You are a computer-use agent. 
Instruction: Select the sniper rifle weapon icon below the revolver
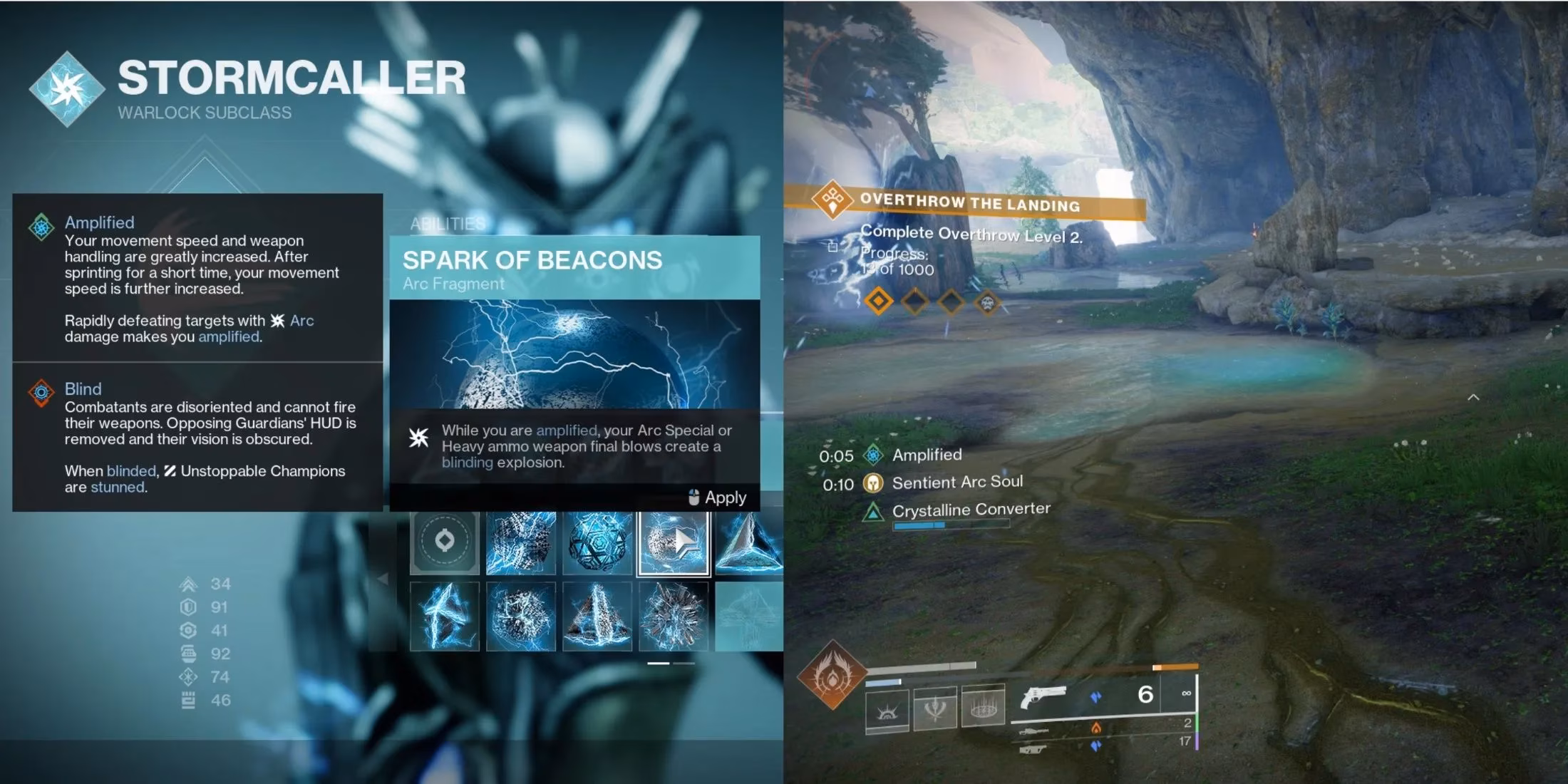click(1033, 733)
